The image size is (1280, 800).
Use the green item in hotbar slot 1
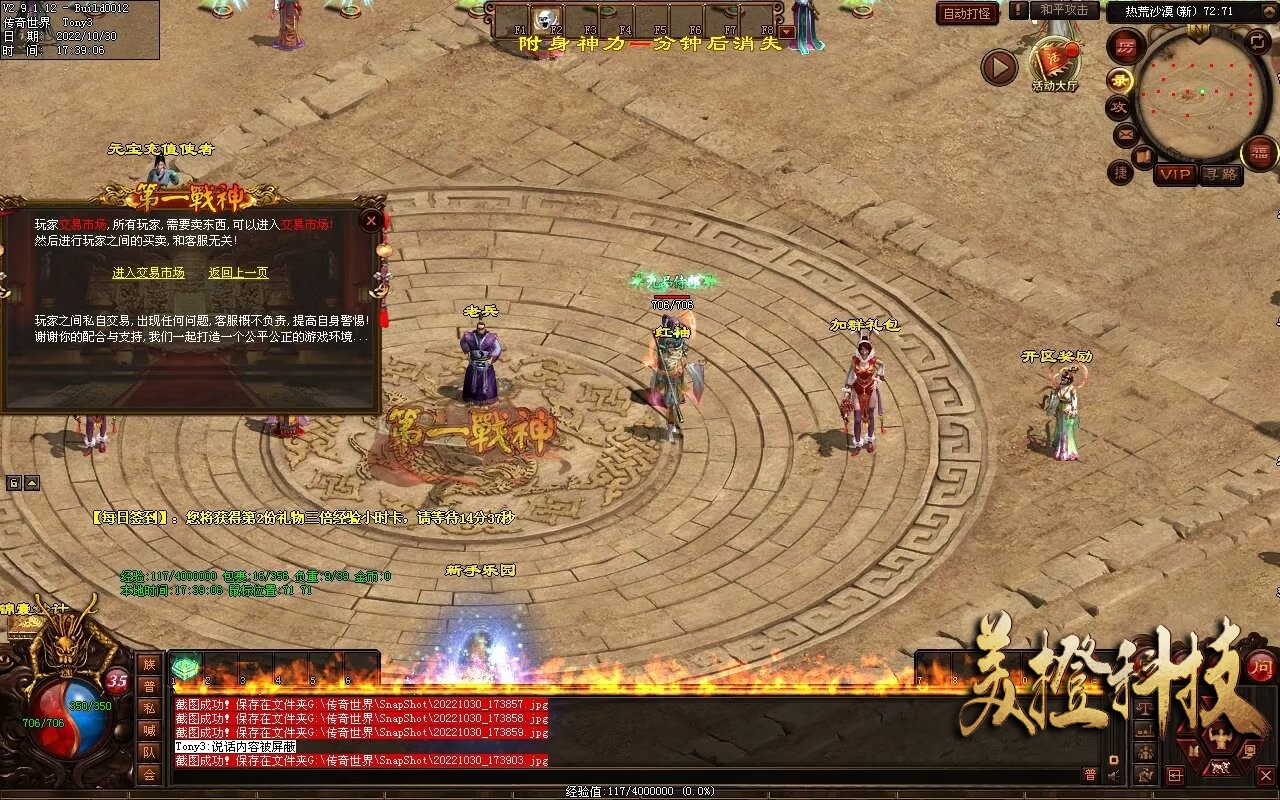185,667
